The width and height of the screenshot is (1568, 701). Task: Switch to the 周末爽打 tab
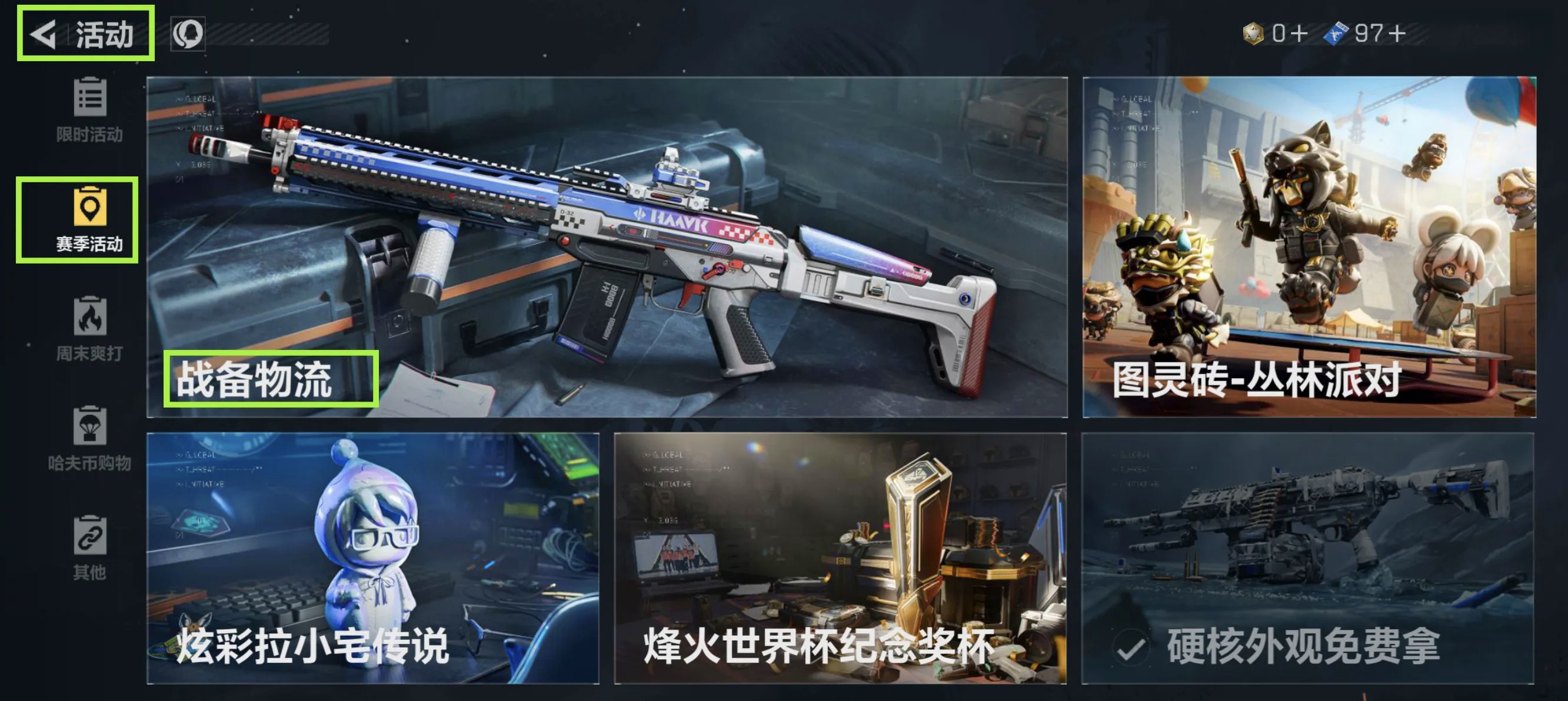point(89,329)
